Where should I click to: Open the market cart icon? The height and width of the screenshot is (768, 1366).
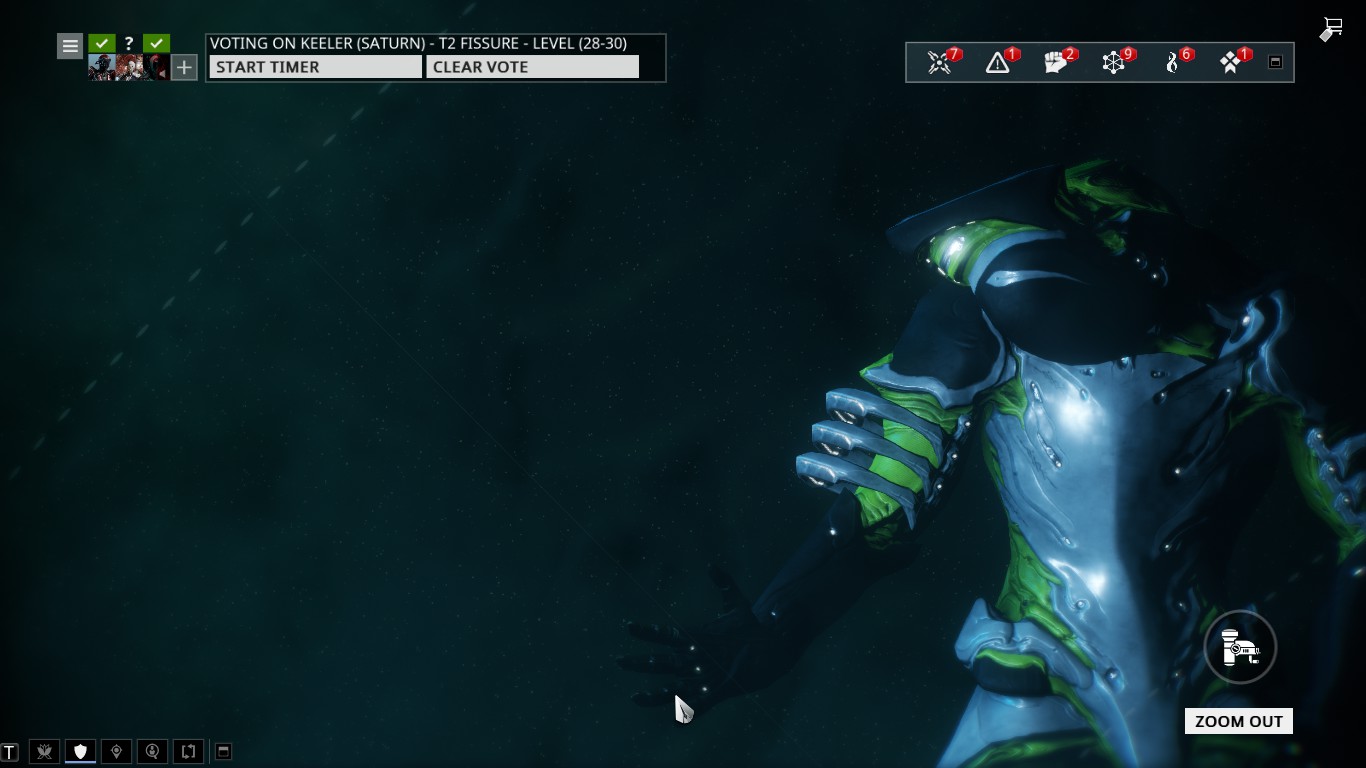click(x=1331, y=29)
